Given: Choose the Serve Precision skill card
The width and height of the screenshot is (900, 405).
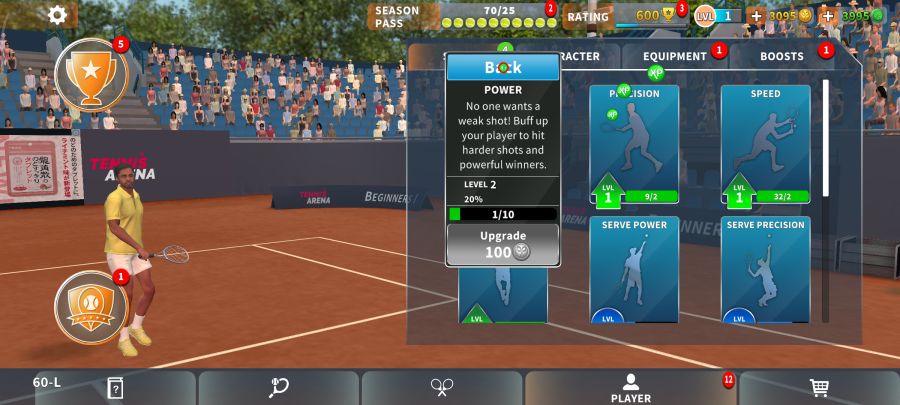Looking at the screenshot, I should [x=765, y=270].
